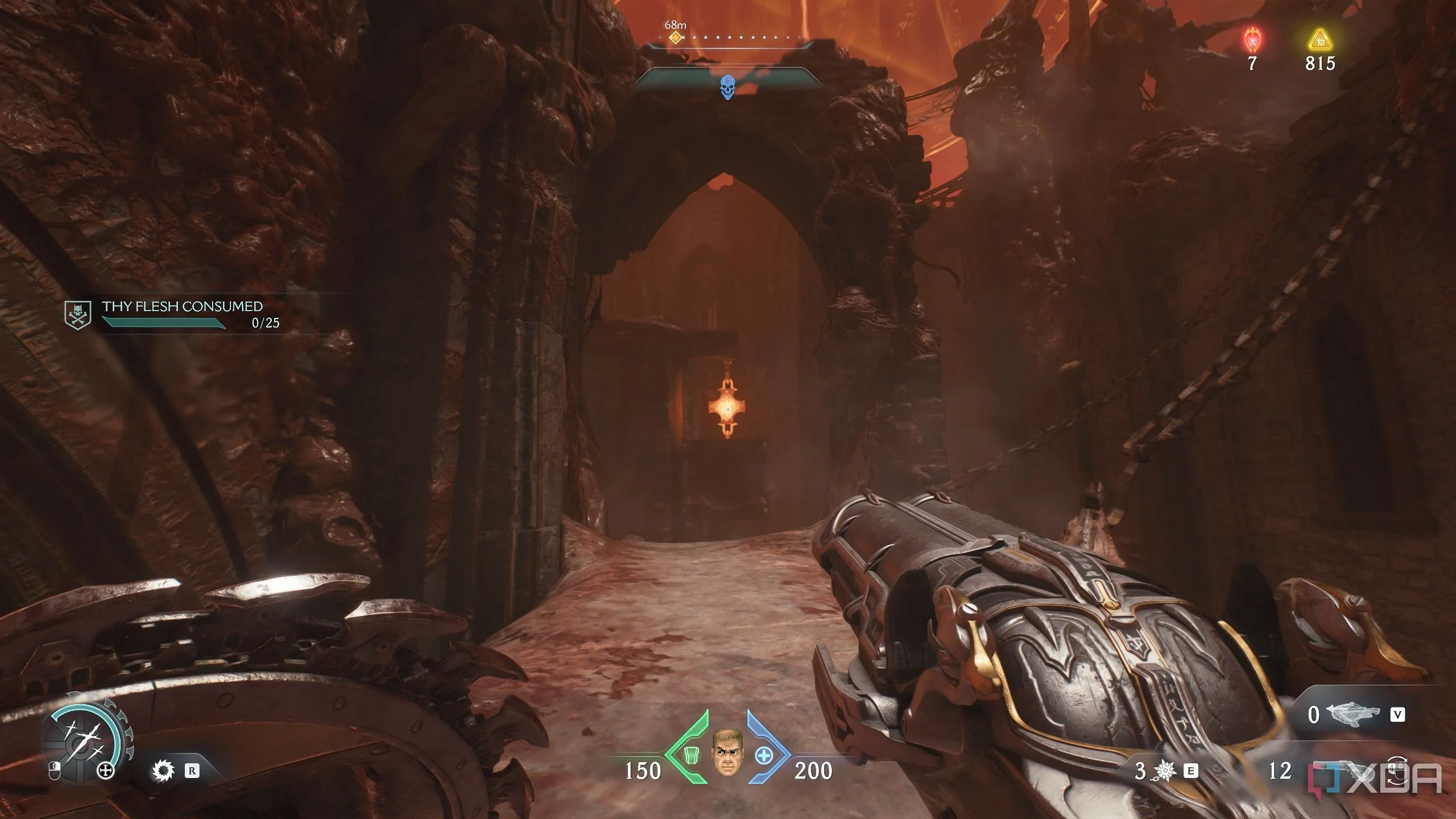Click the white weapon silhouette icon

1352,715
